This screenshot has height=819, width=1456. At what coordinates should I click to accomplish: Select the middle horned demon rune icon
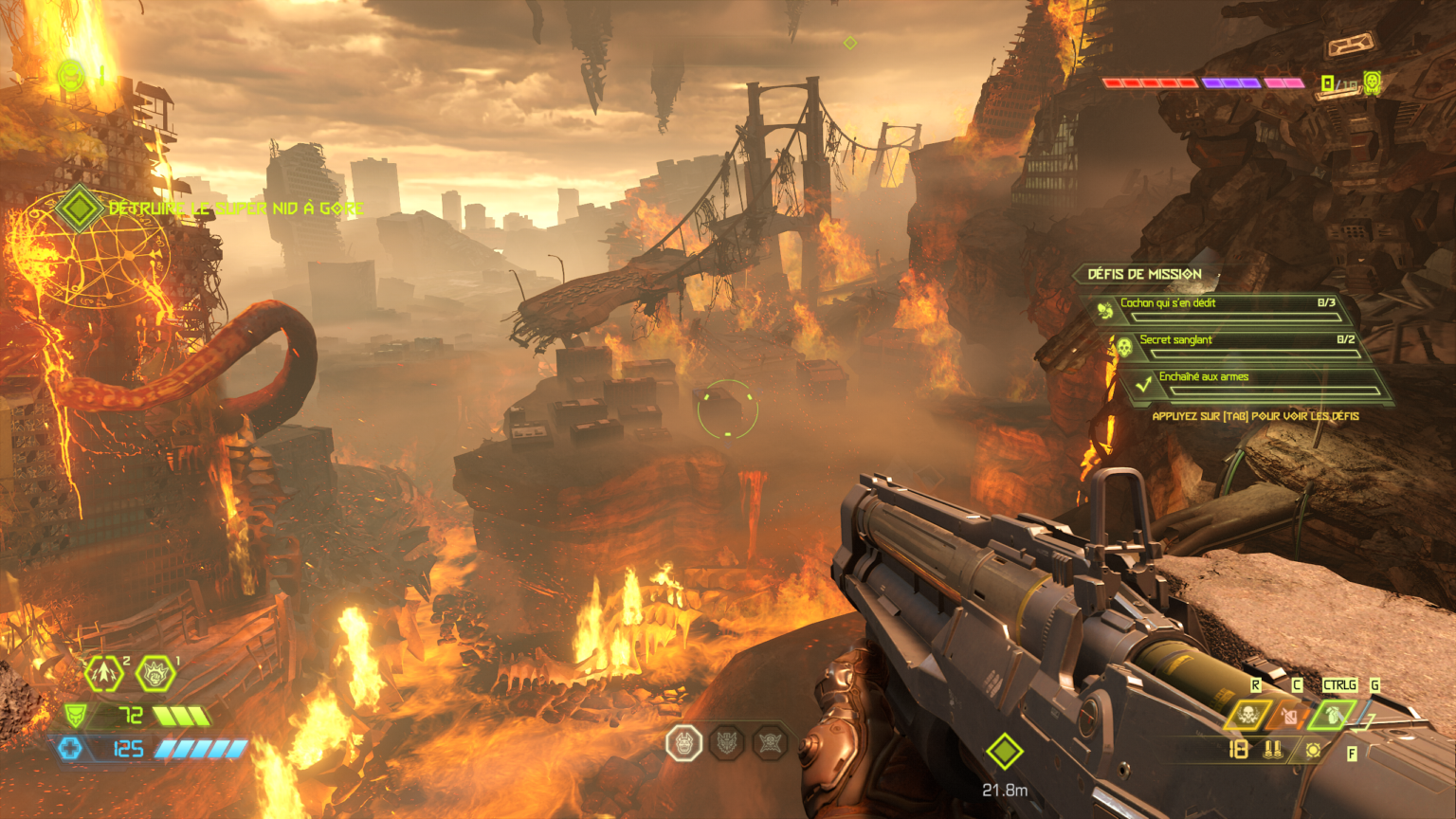point(727,743)
